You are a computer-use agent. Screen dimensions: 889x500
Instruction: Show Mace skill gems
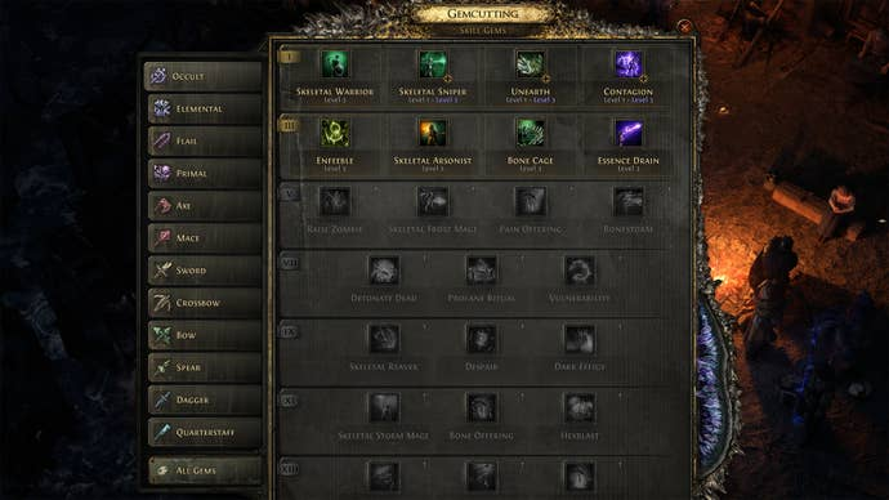click(x=203, y=238)
